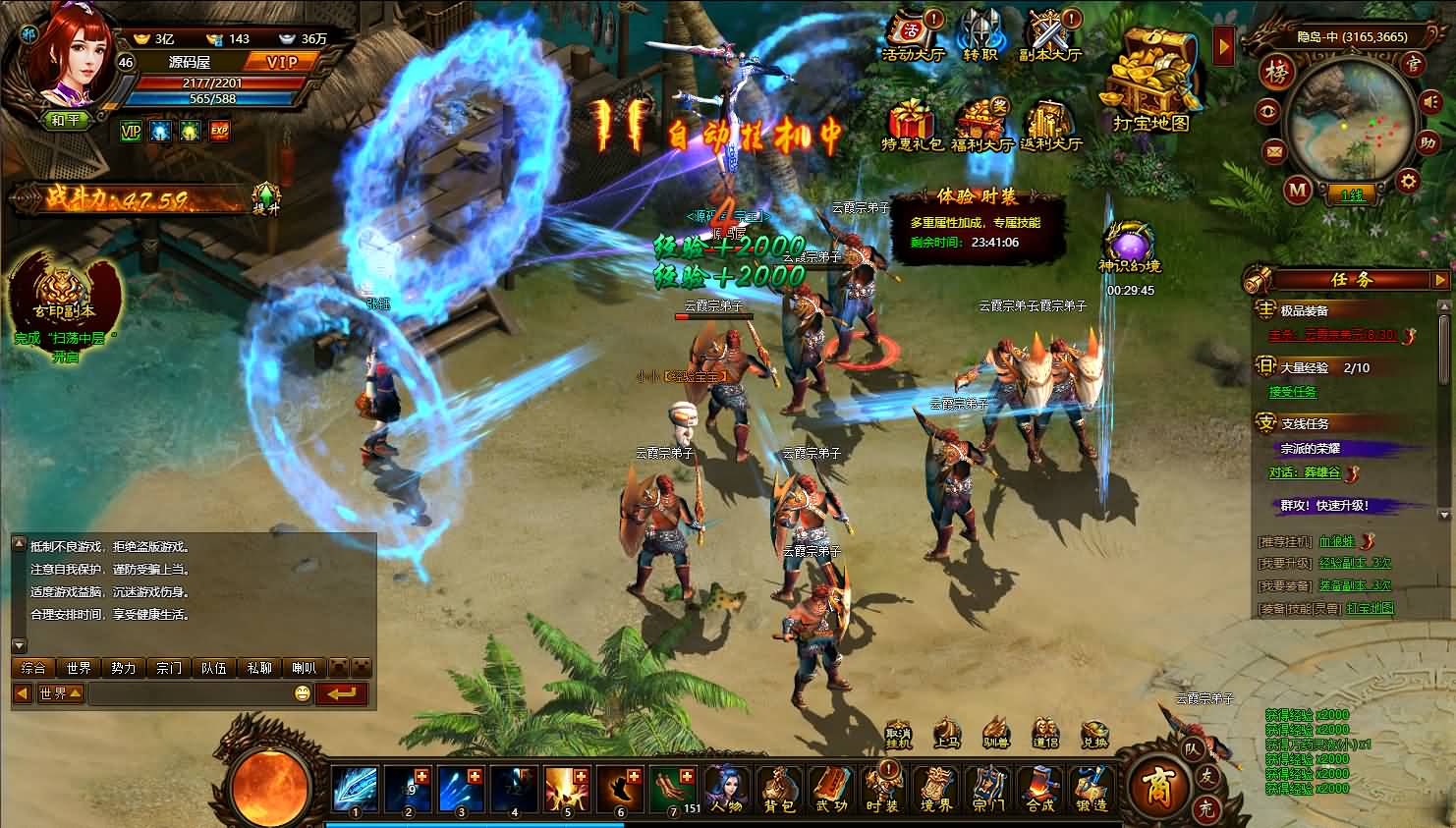The image size is (1456, 828).
Task: Switch chat to the 私聊 private tab
Action: [x=259, y=668]
